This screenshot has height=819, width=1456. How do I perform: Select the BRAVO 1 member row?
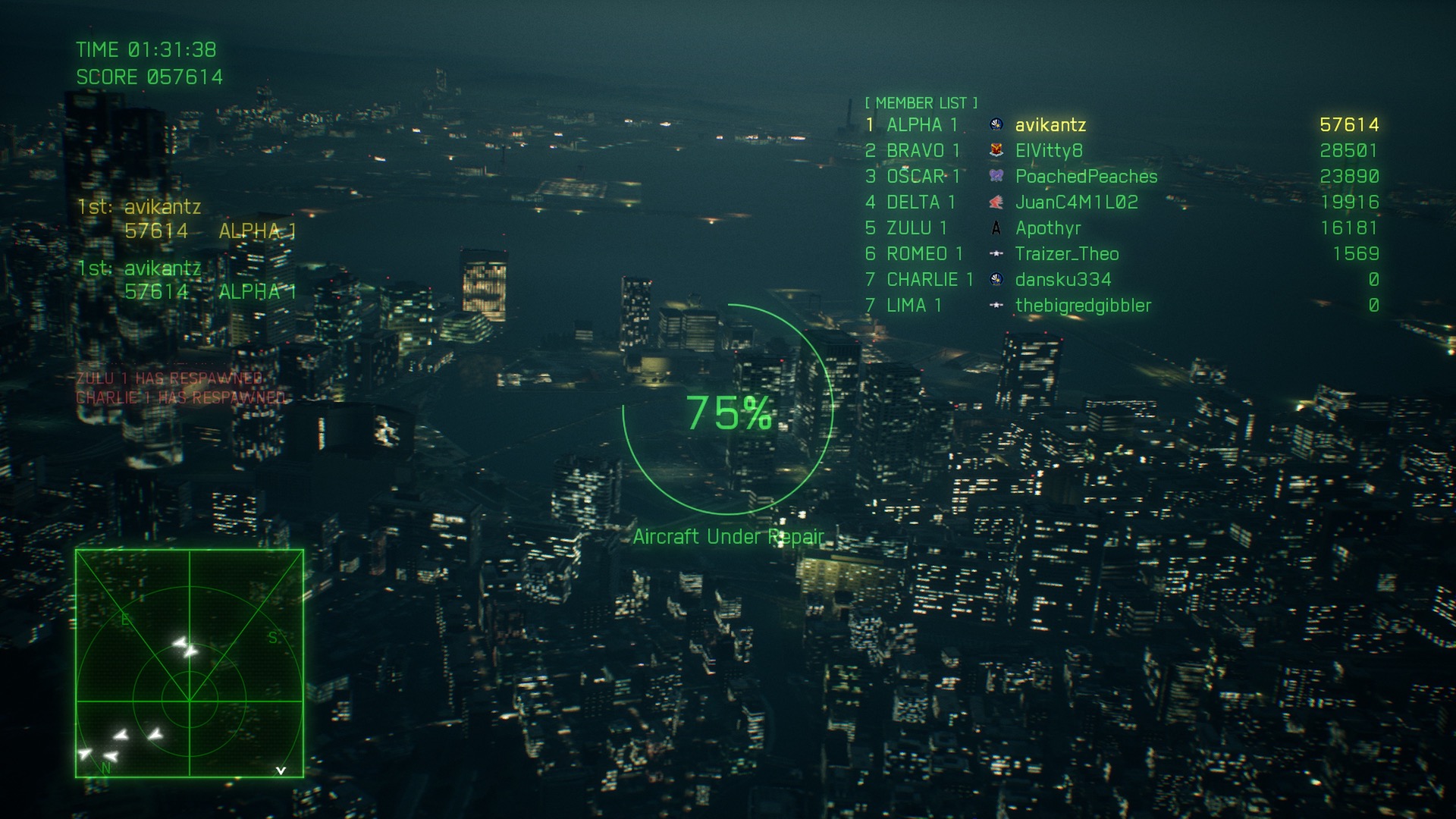tap(922, 150)
